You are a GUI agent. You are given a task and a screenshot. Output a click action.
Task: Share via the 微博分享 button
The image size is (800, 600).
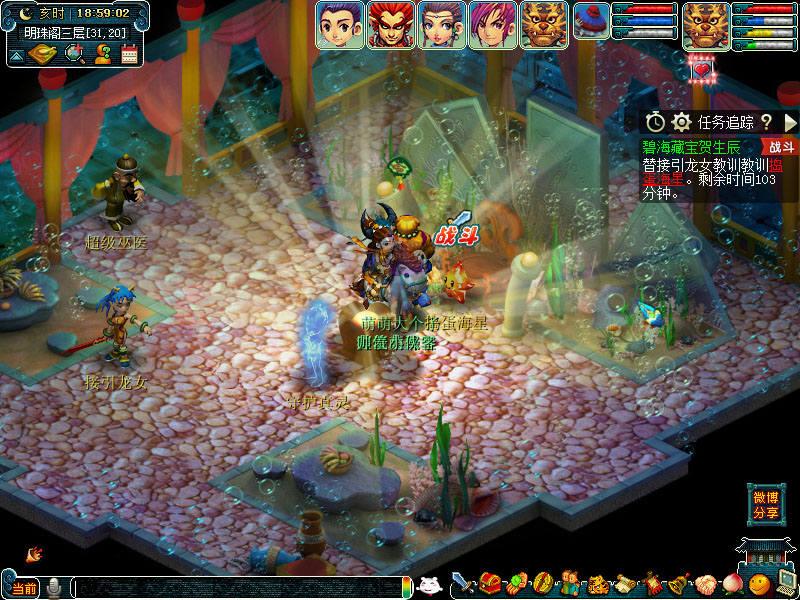click(766, 505)
